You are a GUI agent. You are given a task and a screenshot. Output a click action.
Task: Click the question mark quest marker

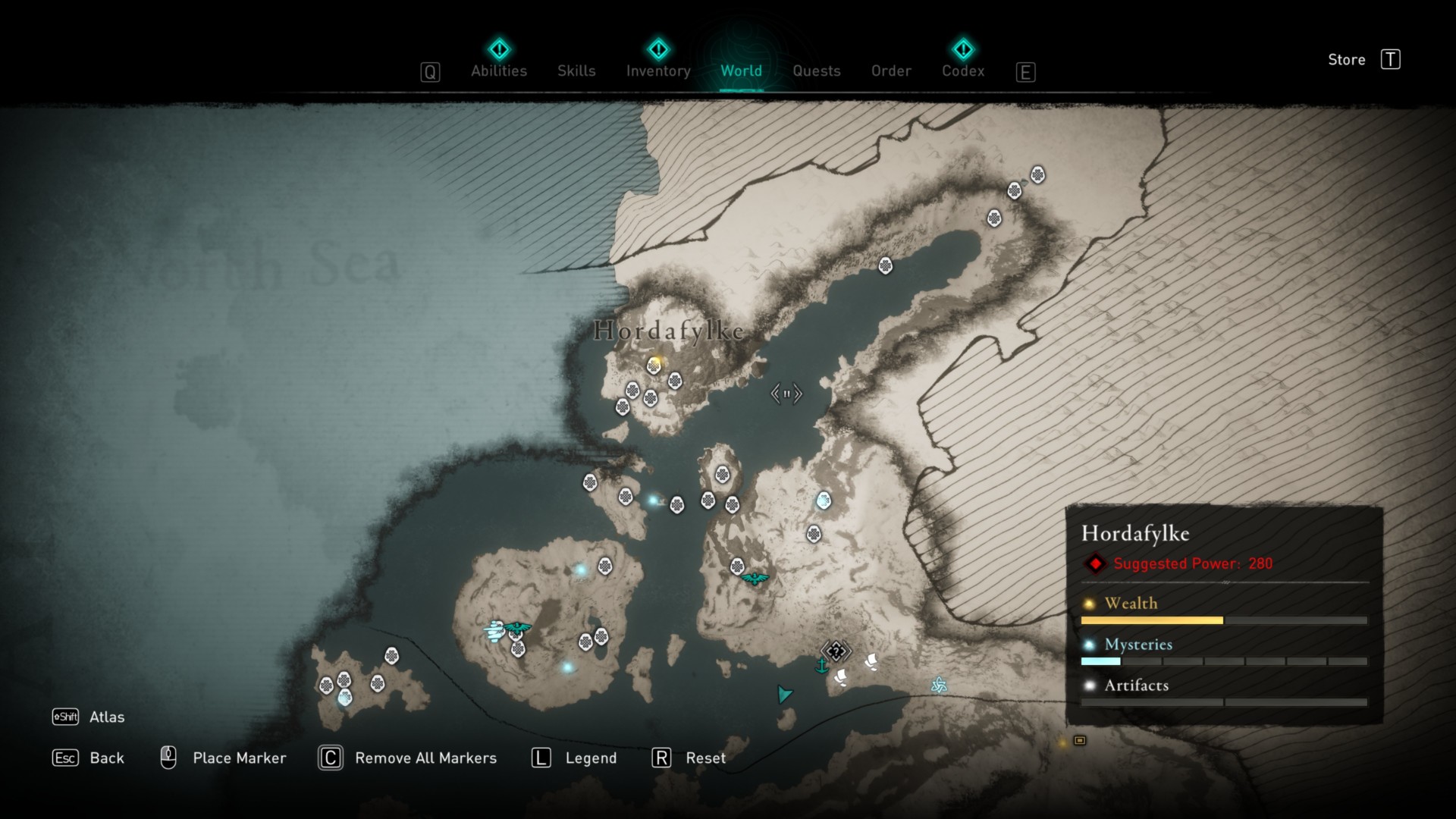point(836,651)
